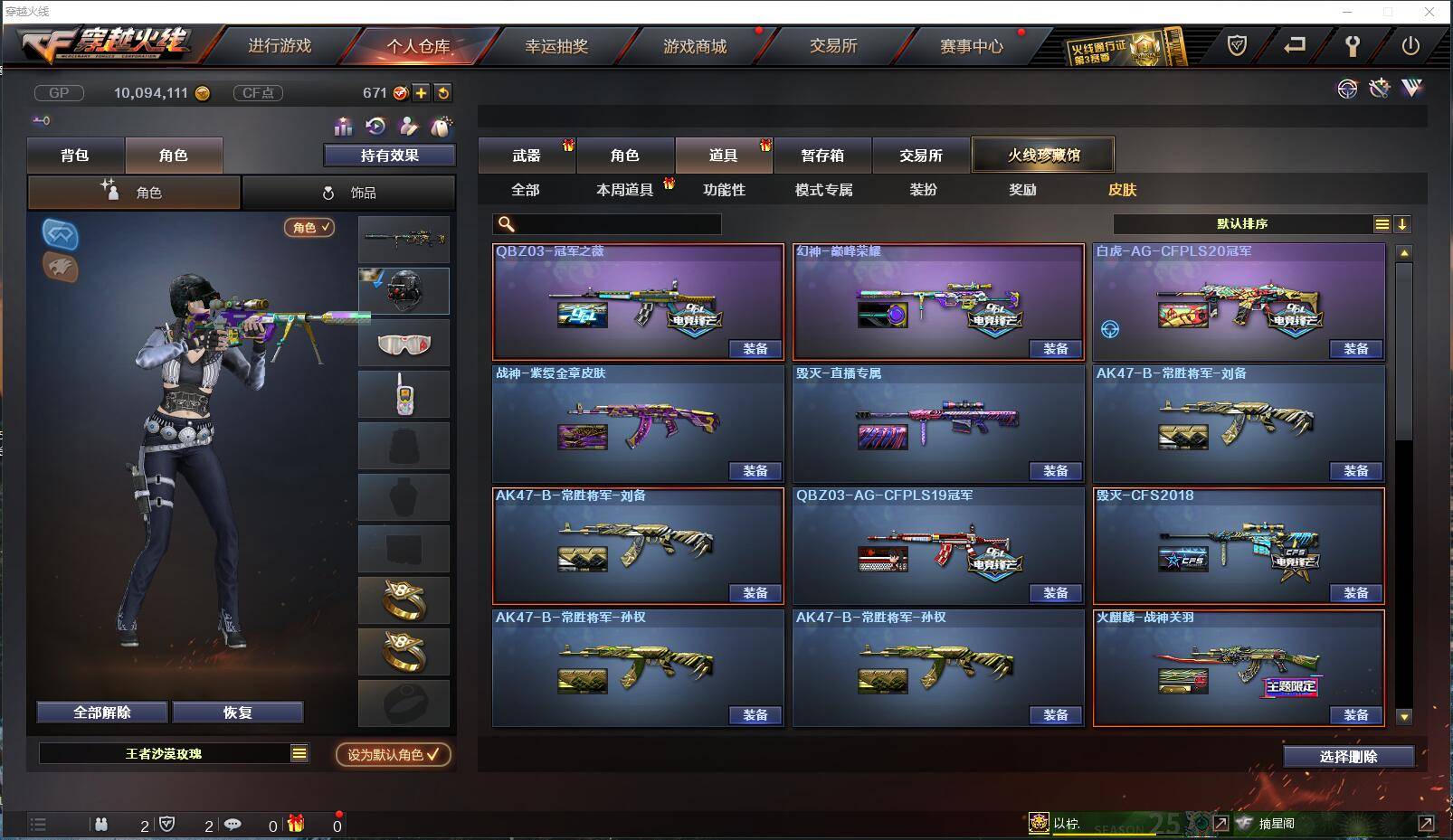Viewport: 1453px width, 840px height.
Task: Switch to the 幸运抽奖 menu item
Action: (x=558, y=46)
